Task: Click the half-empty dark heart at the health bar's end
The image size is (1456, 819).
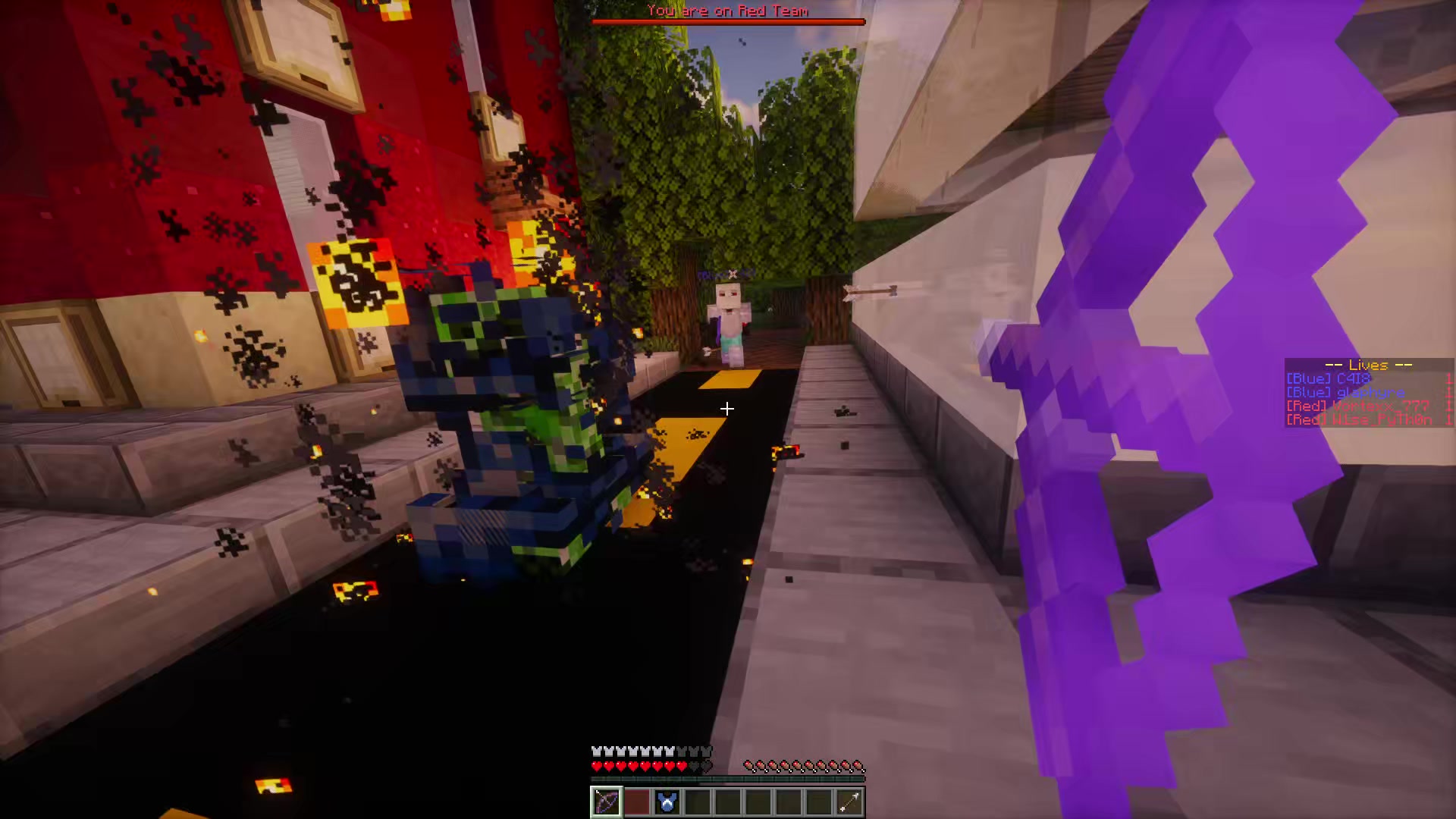Action: point(706,766)
